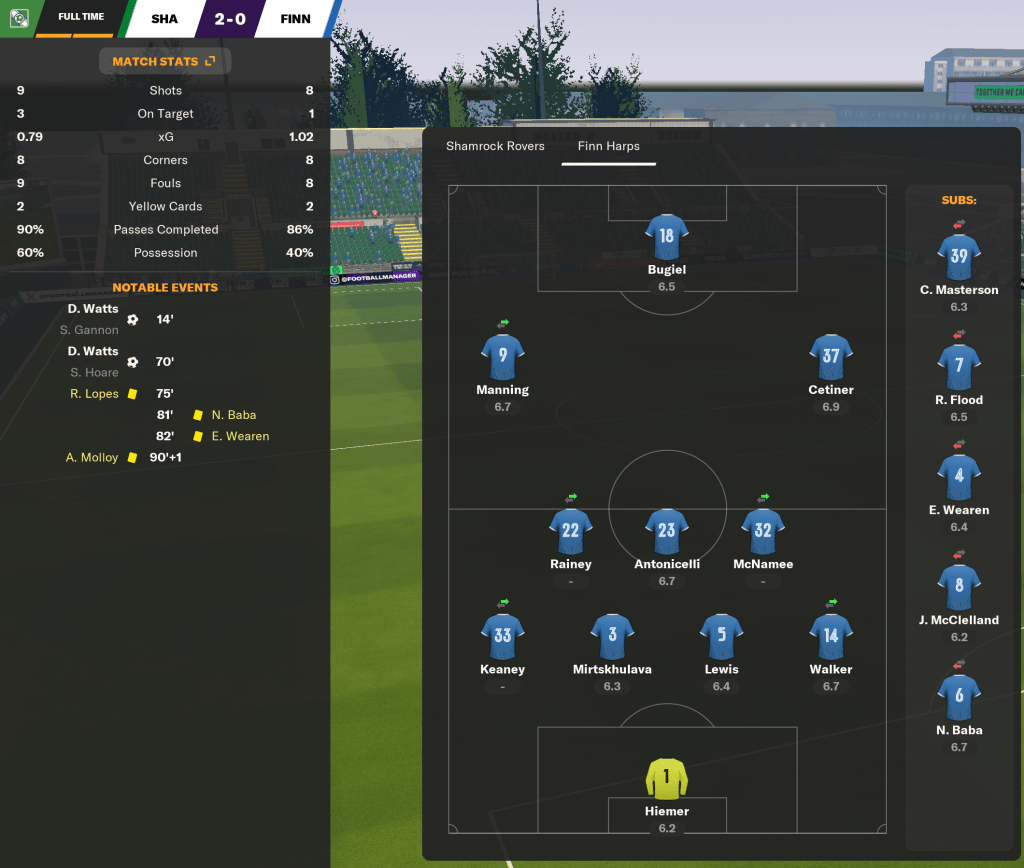The image size is (1024, 868).
Task: Select goalkeeper Hiemer's yellow shirt
Action: 666,778
